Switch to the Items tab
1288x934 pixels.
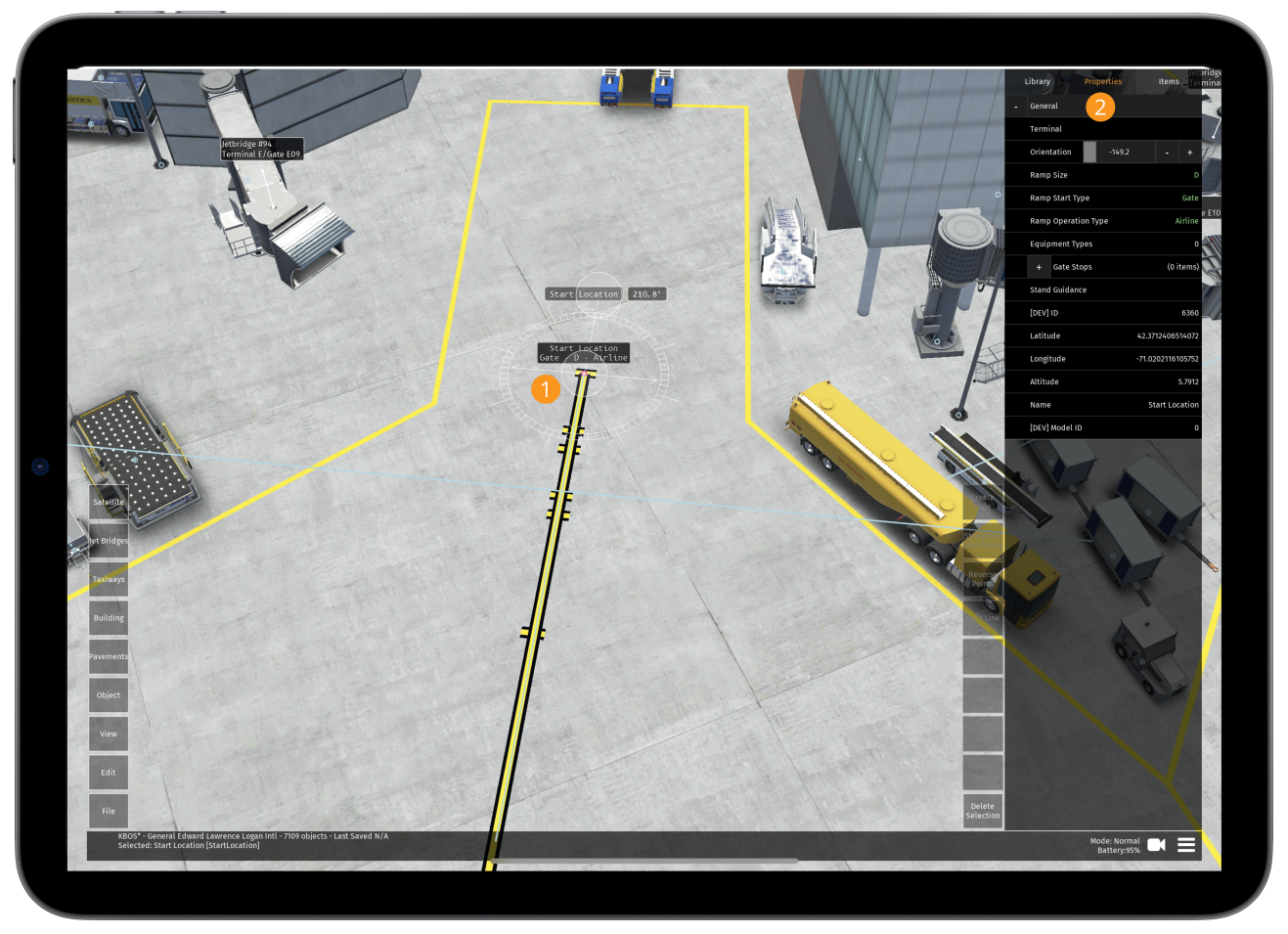(x=1168, y=81)
